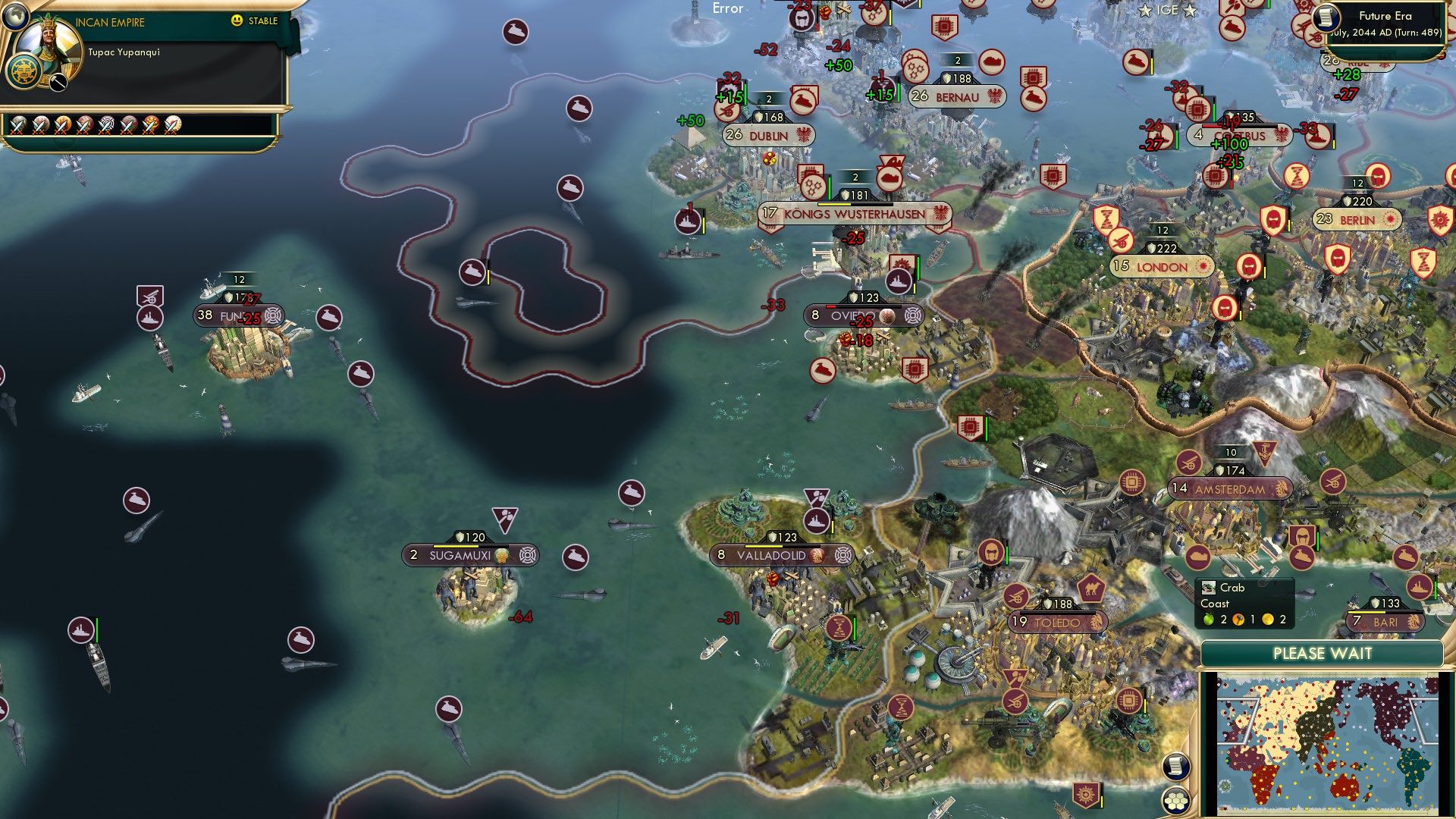Image resolution: width=1456 pixels, height=819 pixels.
Task: Select the battleship icon near Königs Wusterhausen
Action: pos(686,221)
